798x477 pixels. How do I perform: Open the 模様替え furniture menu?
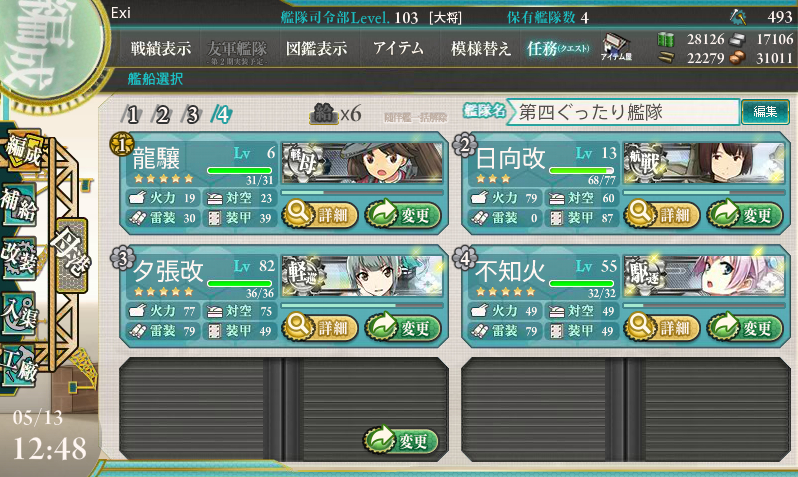pyautogui.click(x=480, y=48)
